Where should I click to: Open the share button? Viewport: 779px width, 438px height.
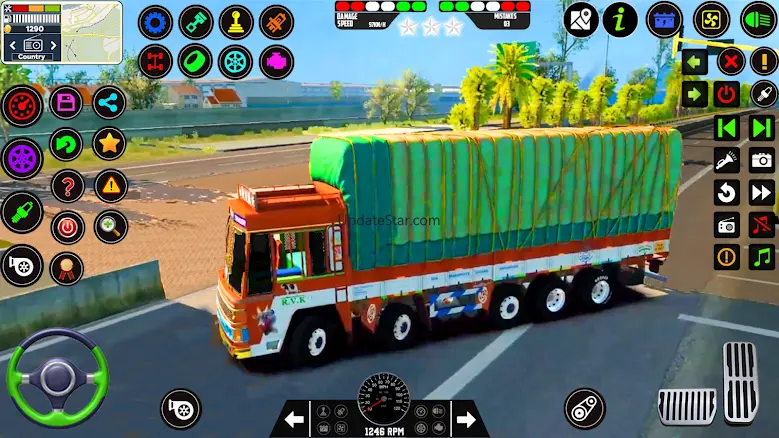coord(109,102)
